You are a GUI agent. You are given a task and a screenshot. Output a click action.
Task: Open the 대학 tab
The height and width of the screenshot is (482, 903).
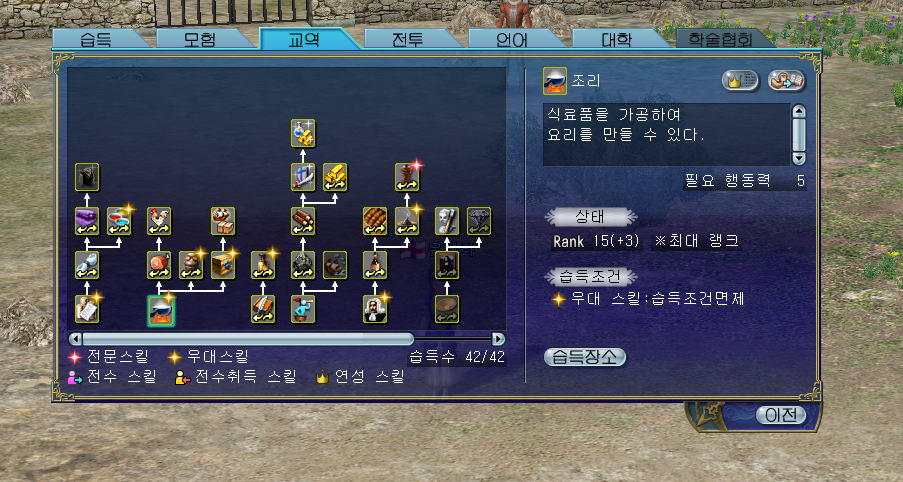(616, 39)
